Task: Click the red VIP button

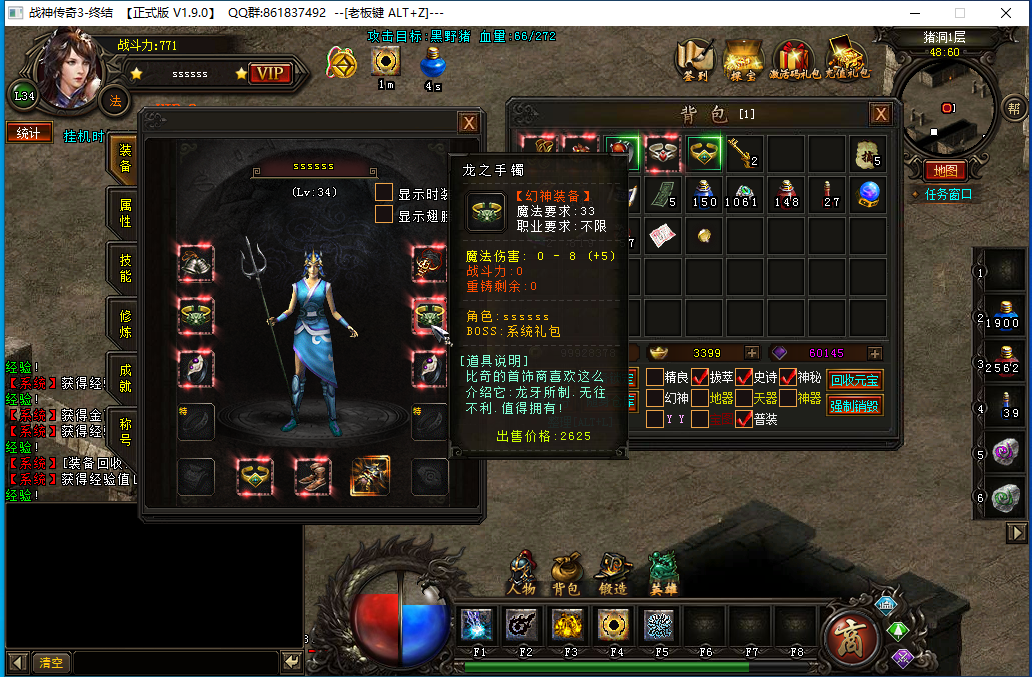Action: pos(269,73)
